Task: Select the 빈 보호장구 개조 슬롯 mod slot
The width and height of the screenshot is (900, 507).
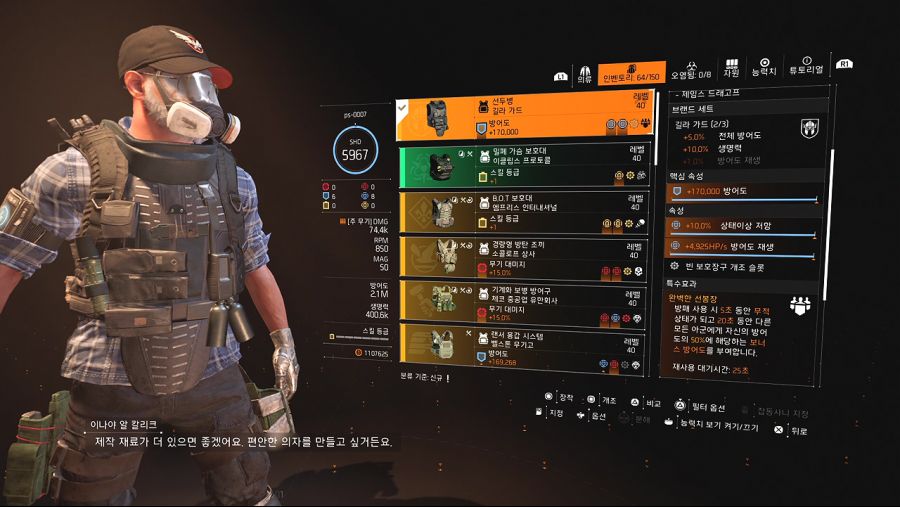Action: [x=745, y=266]
